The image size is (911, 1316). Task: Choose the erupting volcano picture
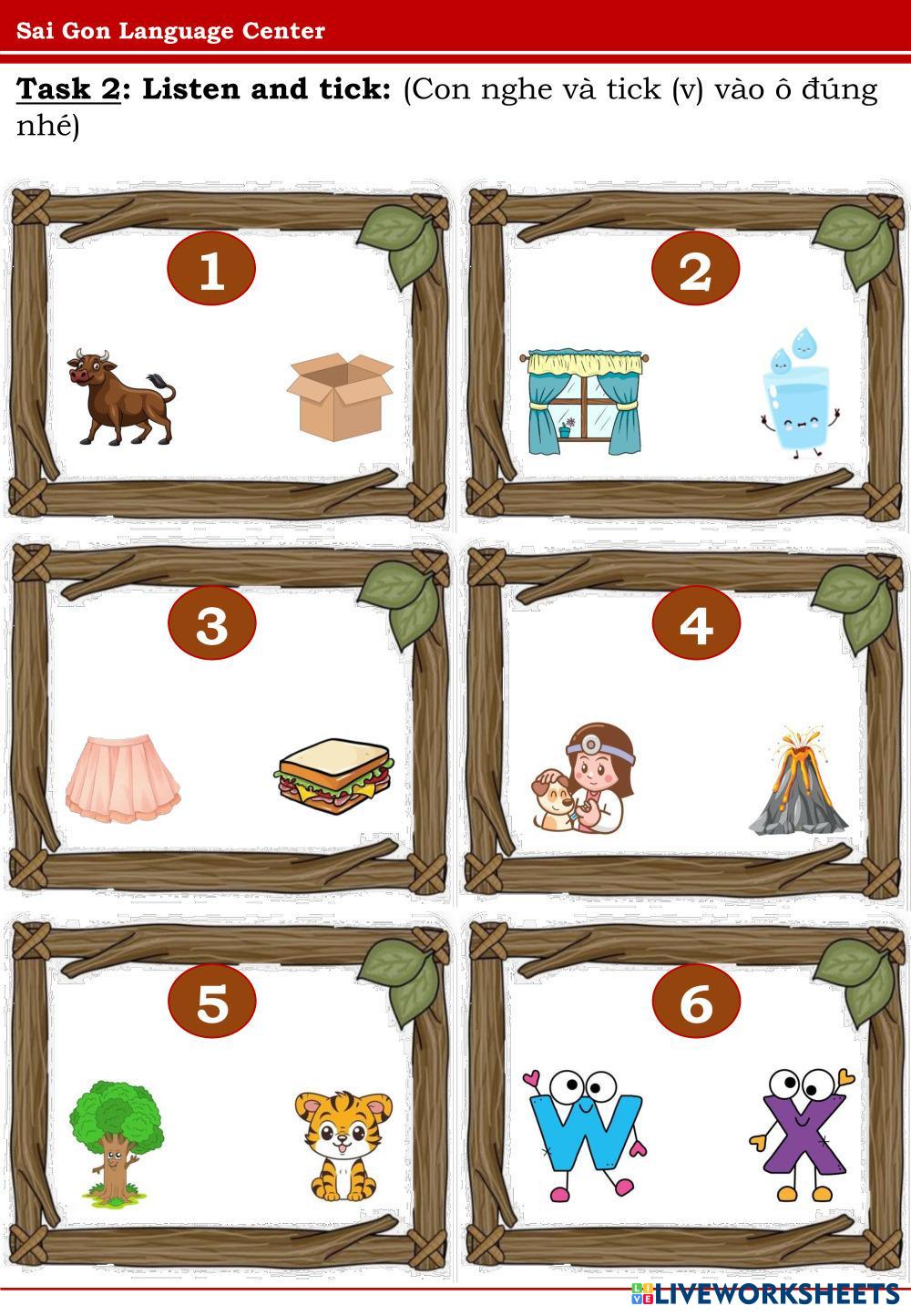click(x=797, y=781)
